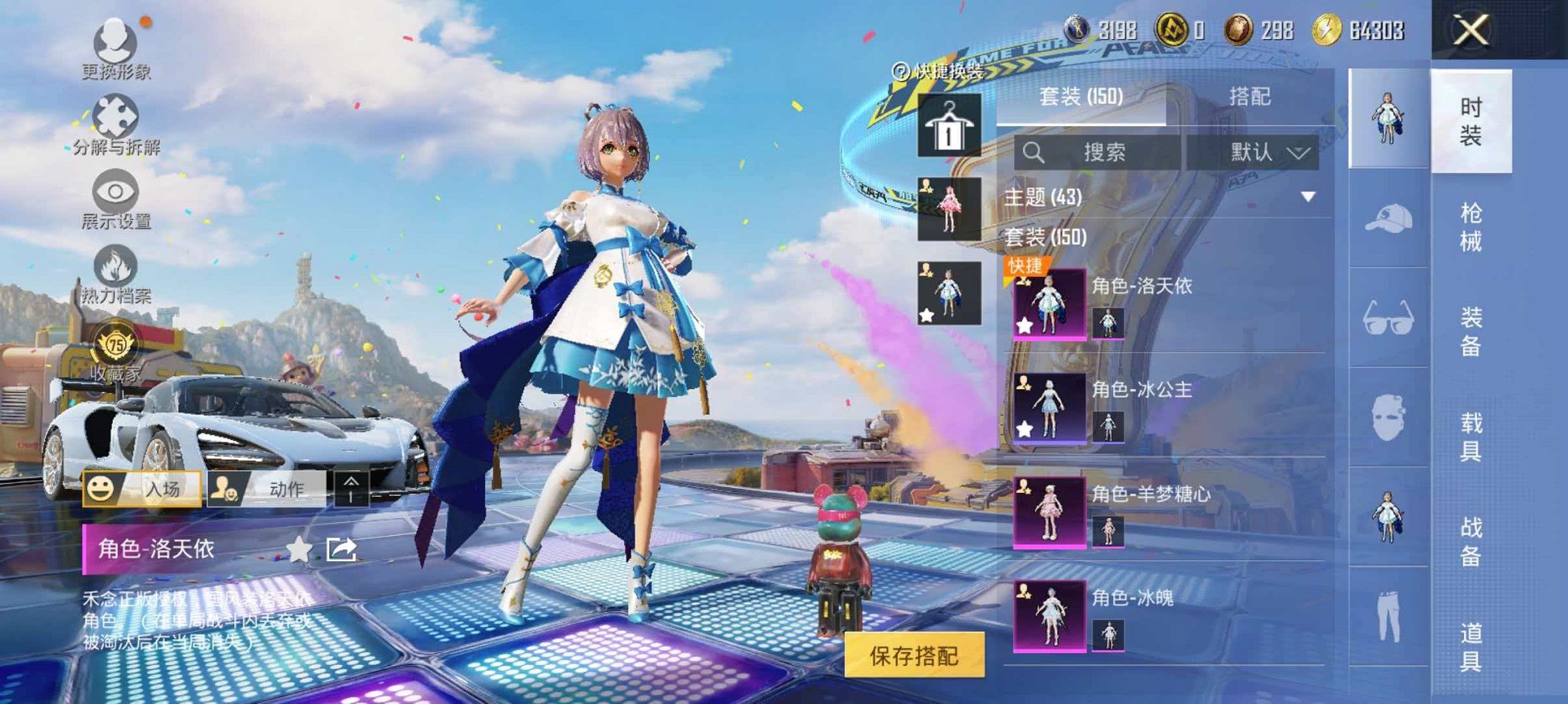The height and width of the screenshot is (704, 1568).
Task: Collapse the 主题 (43) section
Action: coord(1306,196)
